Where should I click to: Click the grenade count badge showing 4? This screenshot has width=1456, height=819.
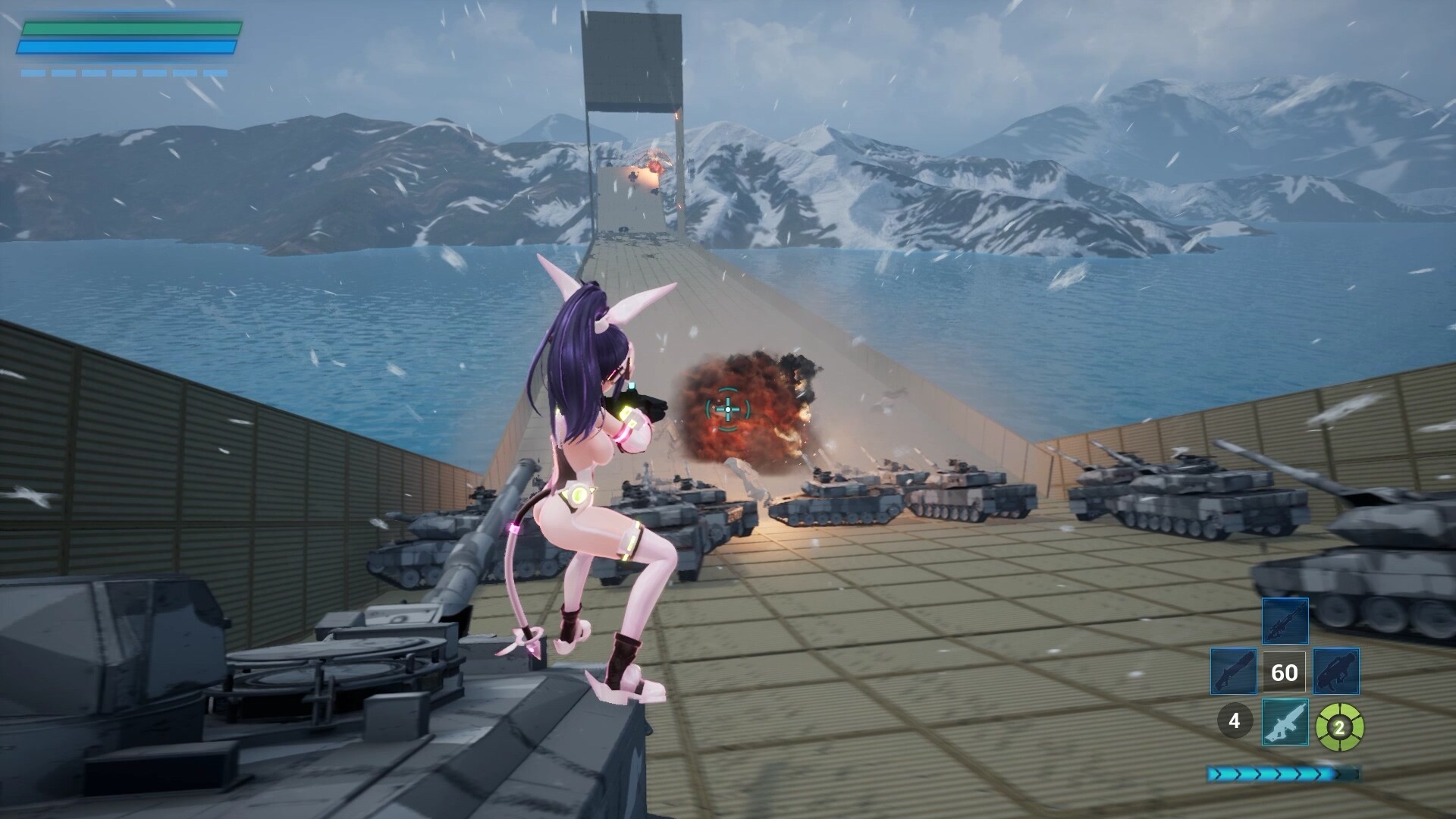1234,720
